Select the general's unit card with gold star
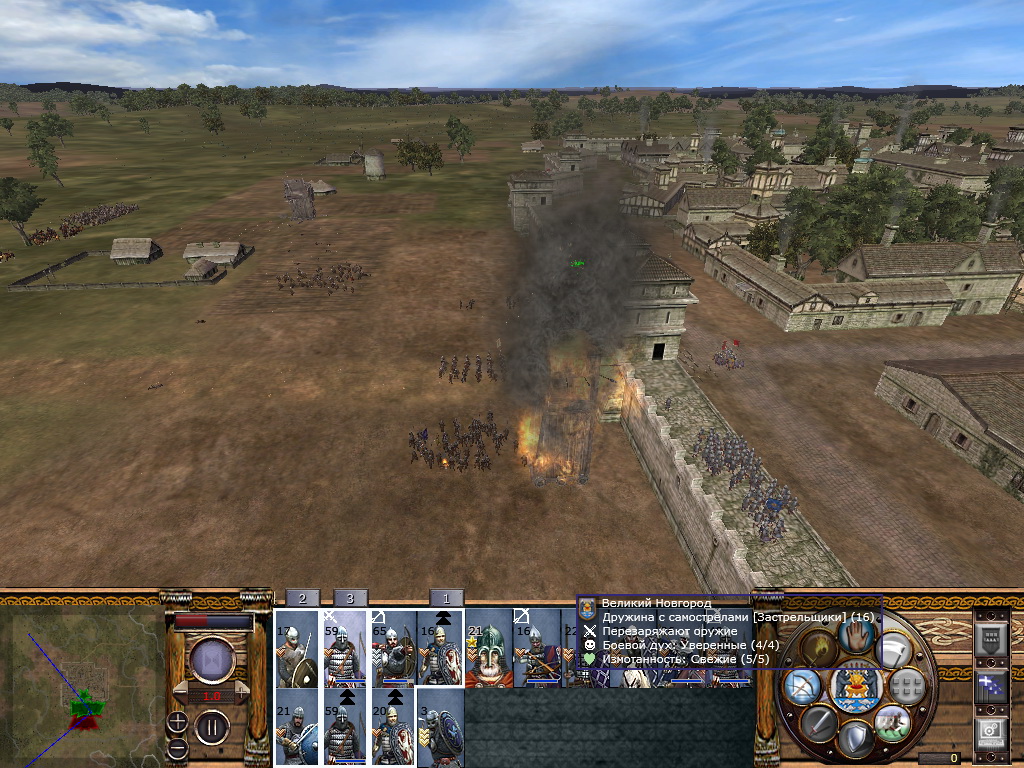This screenshot has width=1024, height=768. pyautogui.click(x=488, y=648)
